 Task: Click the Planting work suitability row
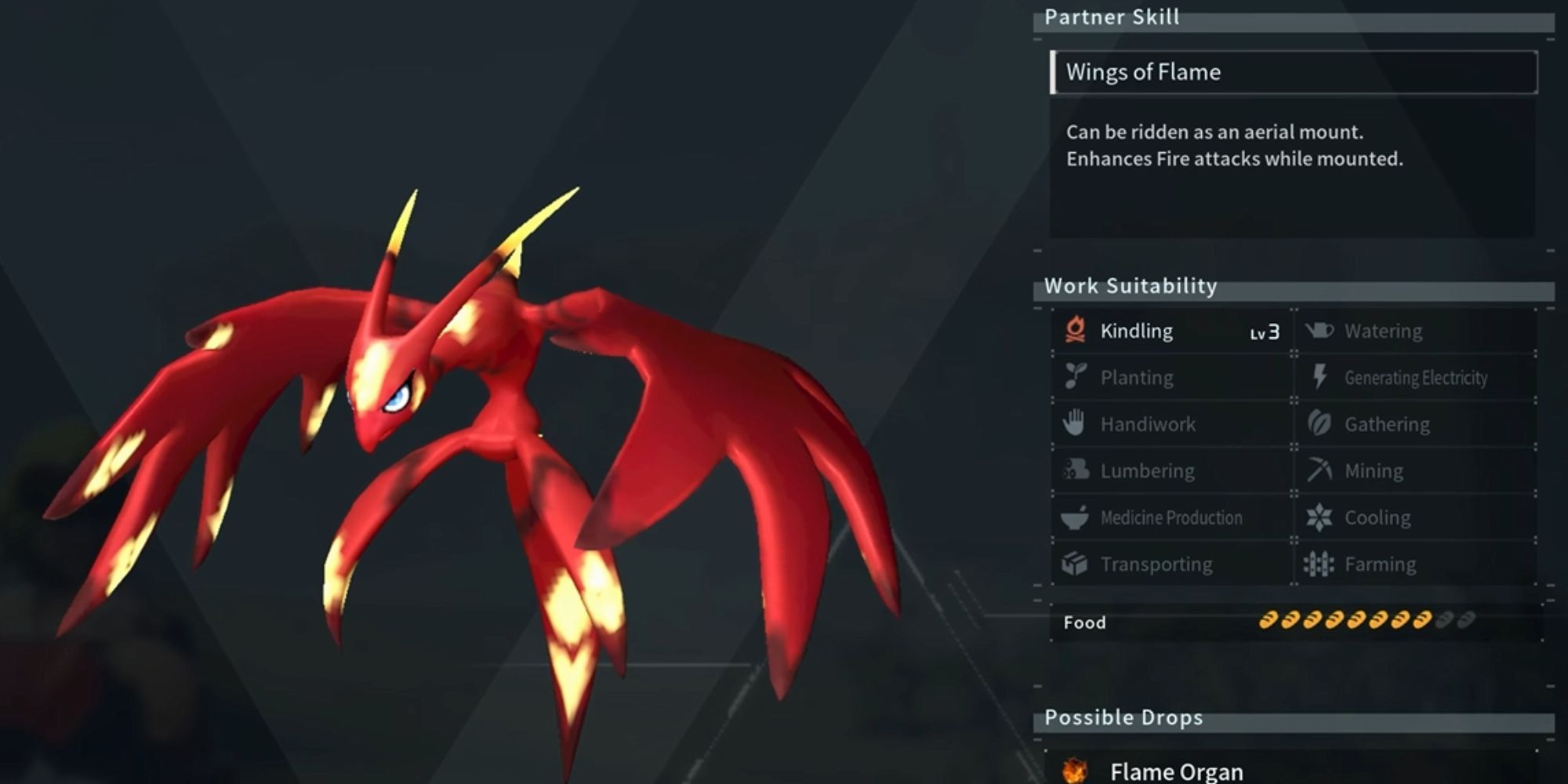[x=1172, y=377]
